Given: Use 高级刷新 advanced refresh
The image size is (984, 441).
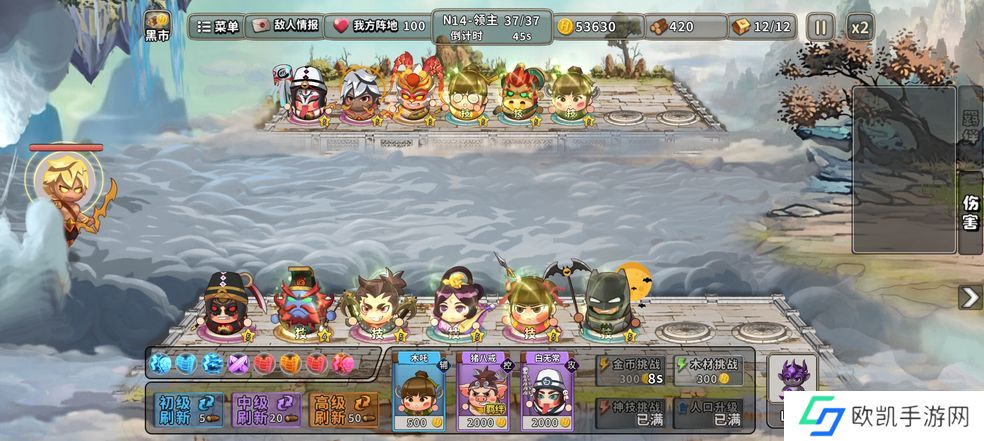Looking at the screenshot, I should pyautogui.click(x=340, y=409).
